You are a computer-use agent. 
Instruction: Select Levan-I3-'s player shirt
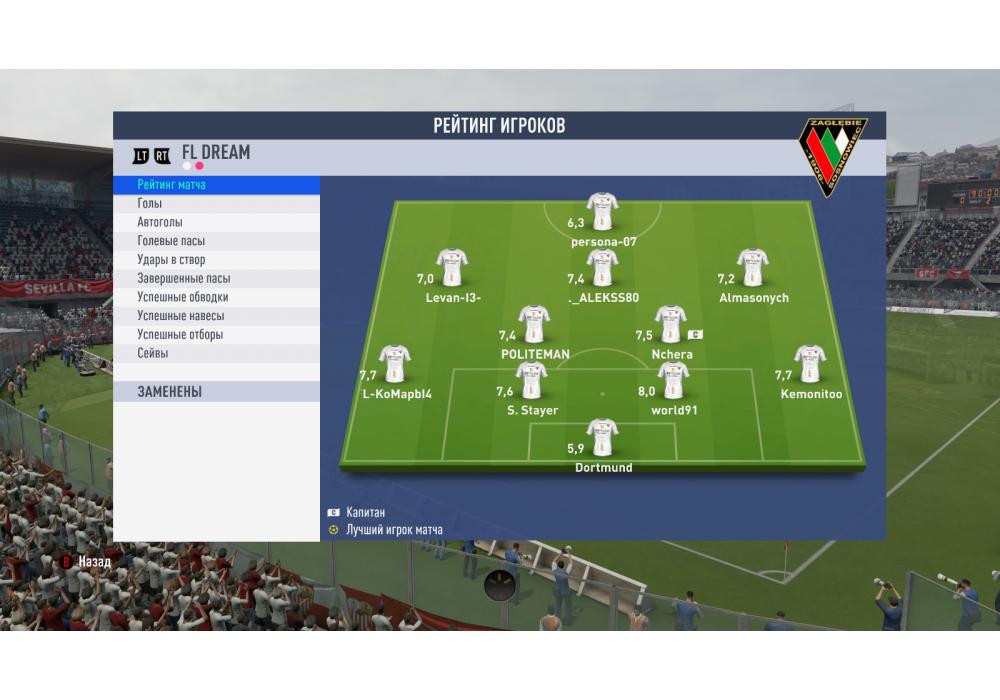pyautogui.click(x=452, y=267)
